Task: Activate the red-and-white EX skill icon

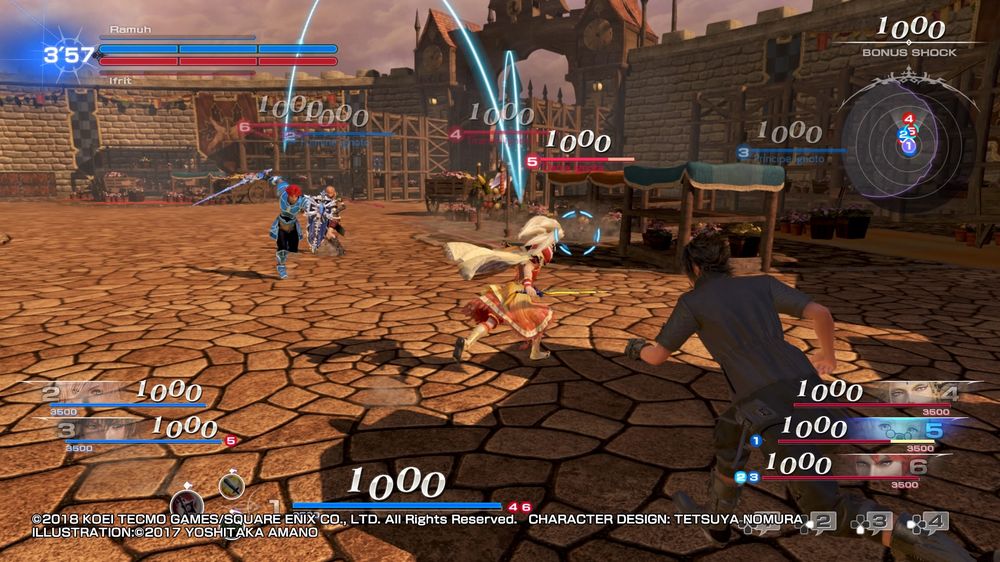Action: coord(187,504)
